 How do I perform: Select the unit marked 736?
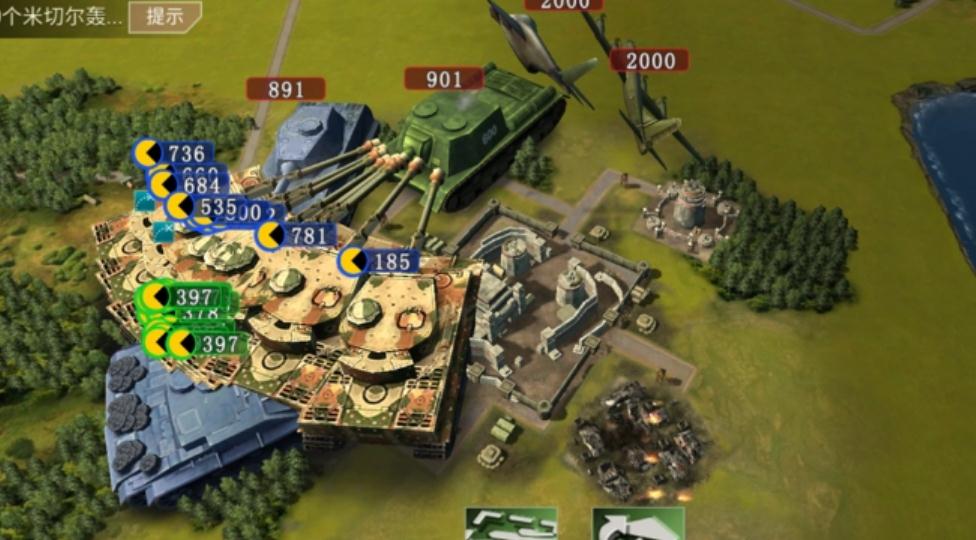[x=174, y=154]
